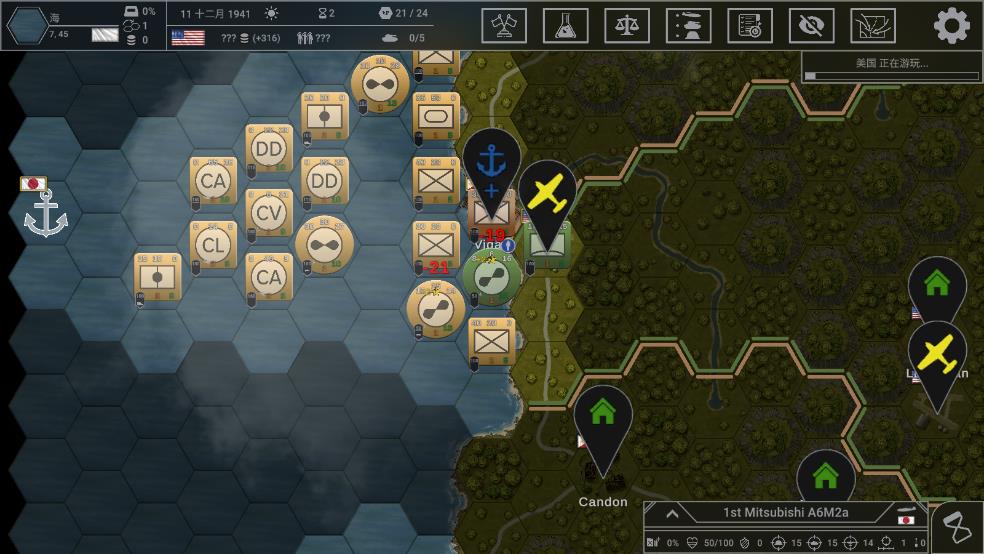The width and height of the screenshot is (984, 554).
Task: Expand the 1st Mitsubishi A6M2a unit panel
Action: (x=672, y=514)
